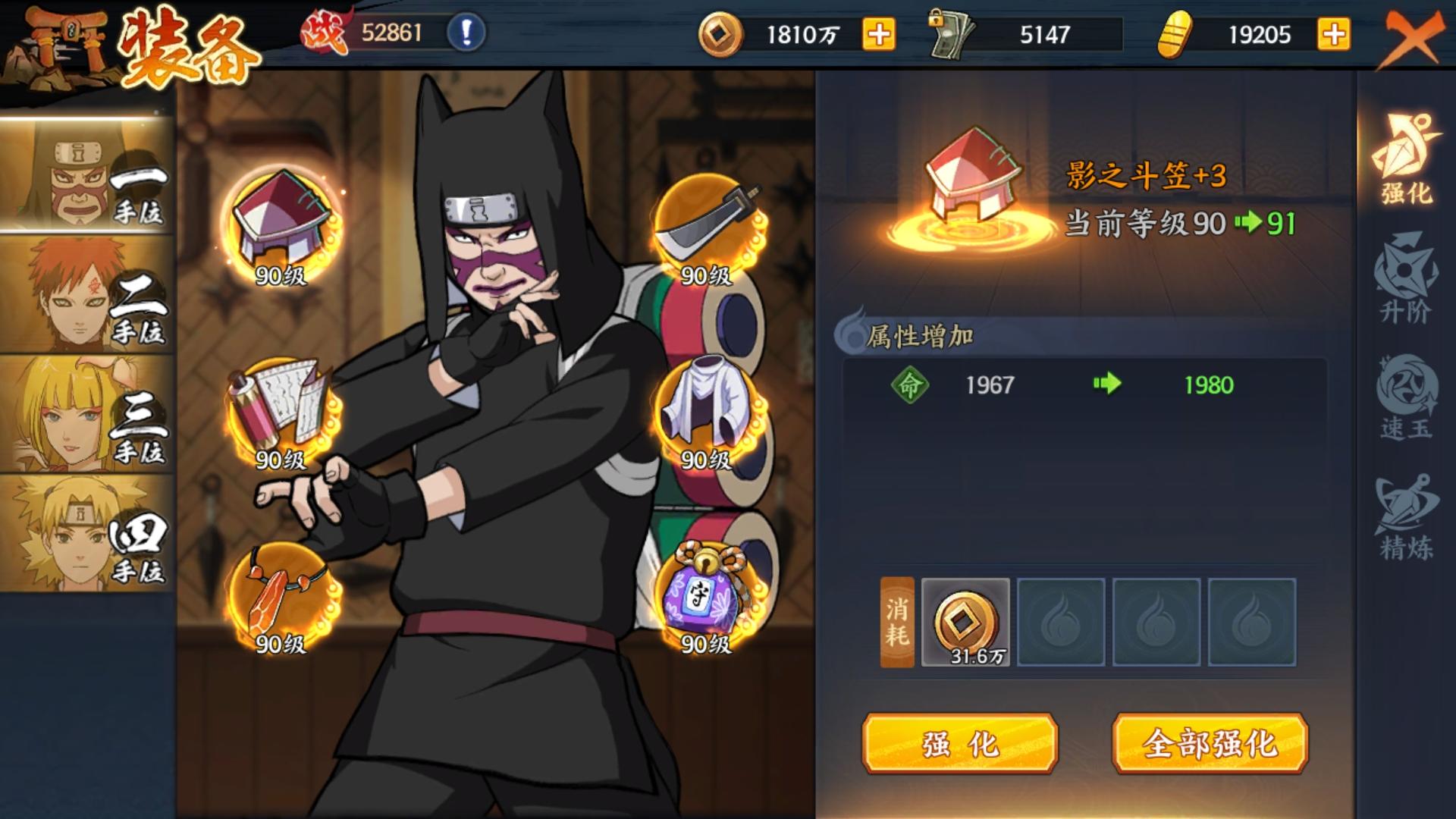Toggle the 消耗 consumption label
Screen dimensions: 1456x819
coord(896,622)
